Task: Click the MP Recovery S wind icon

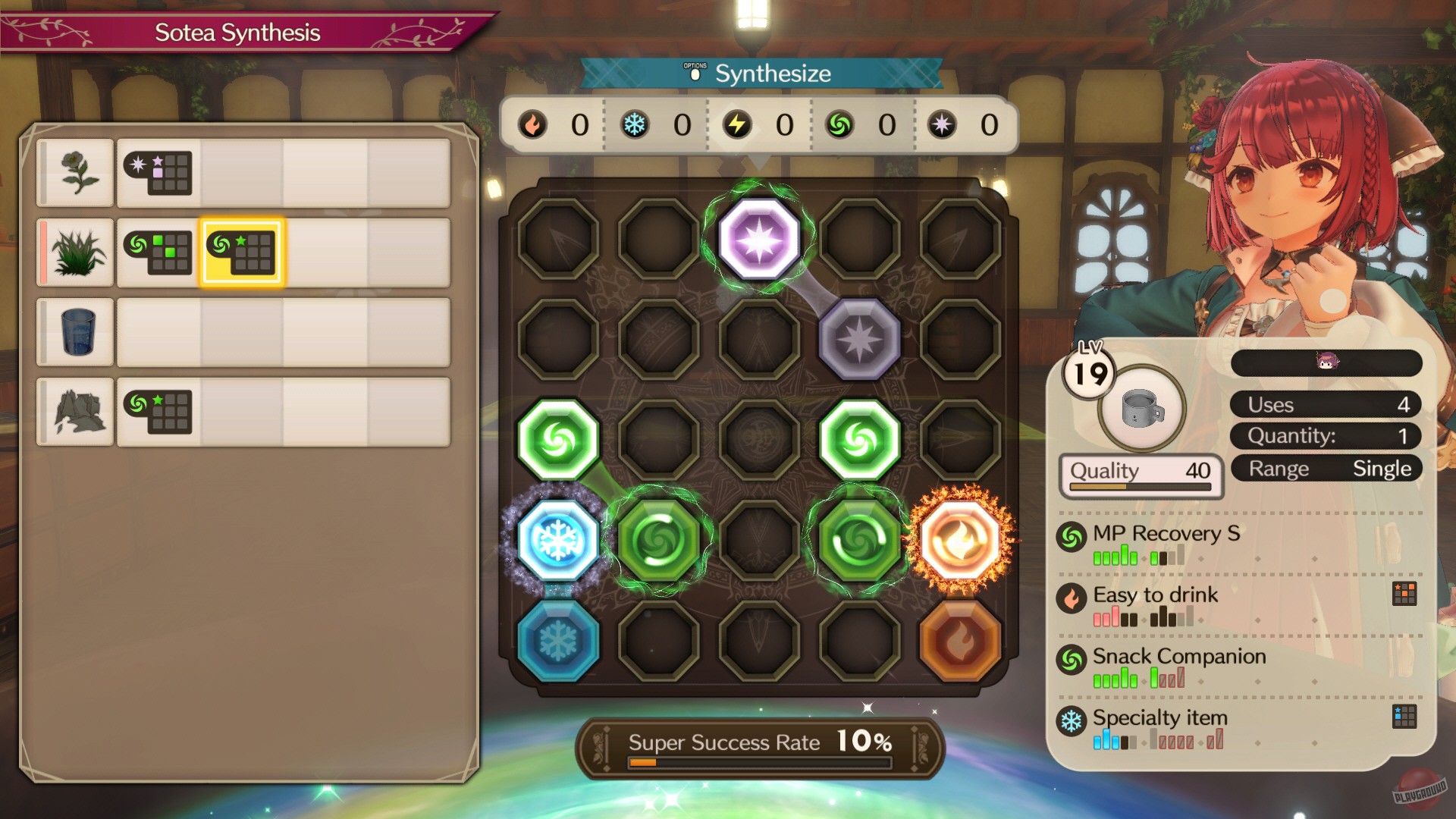Action: coord(1072,535)
